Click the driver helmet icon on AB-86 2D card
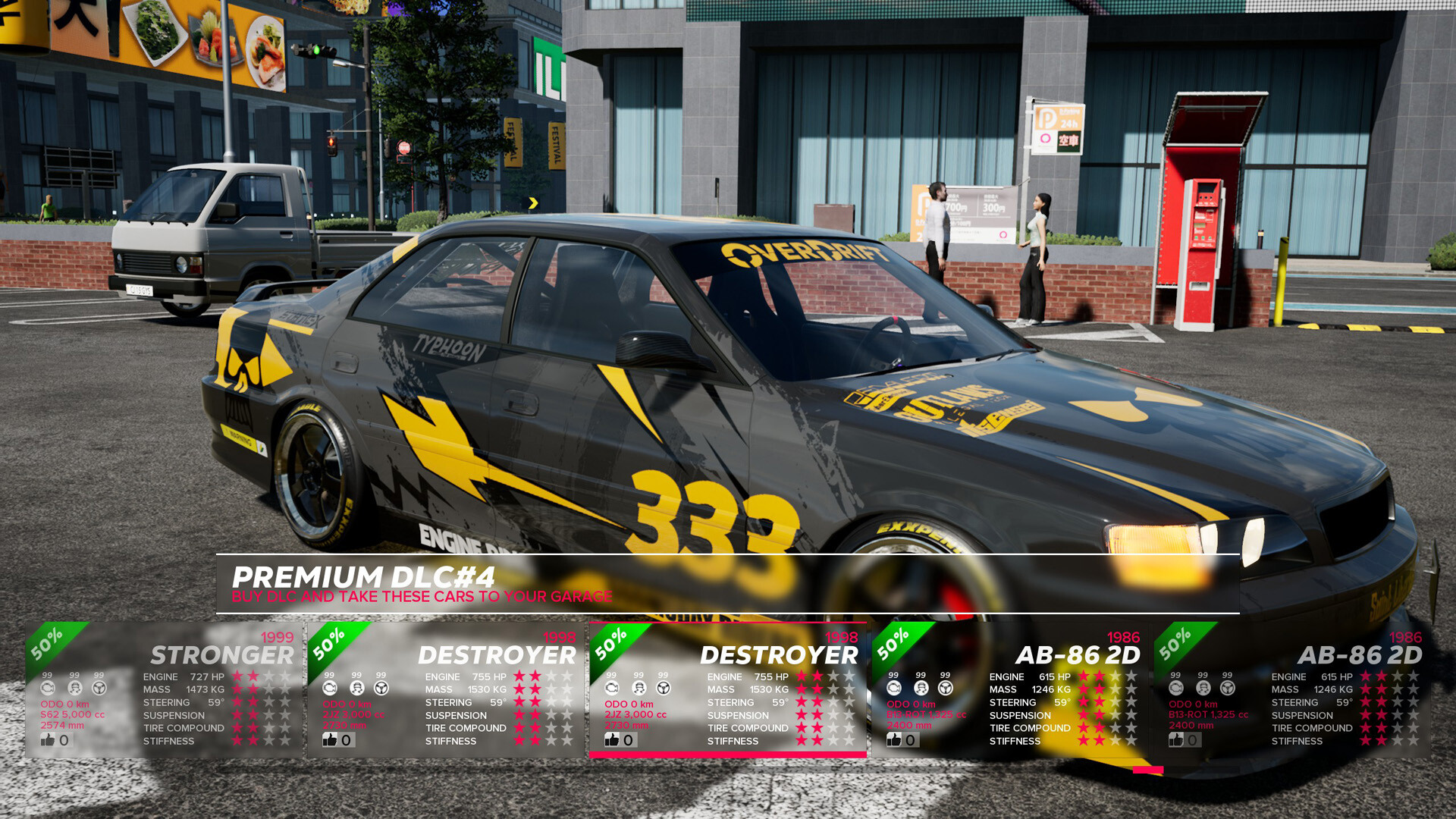Screen dimensions: 1456x819 (x=921, y=688)
